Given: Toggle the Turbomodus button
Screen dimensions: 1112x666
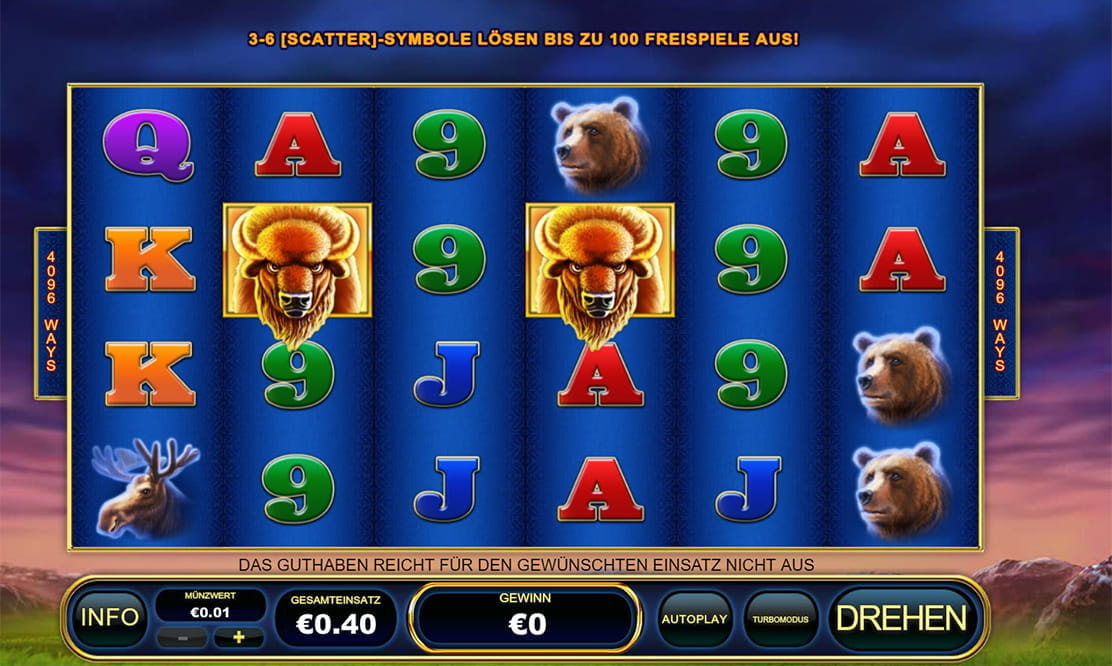Looking at the screenshot, I should point(780,618).
